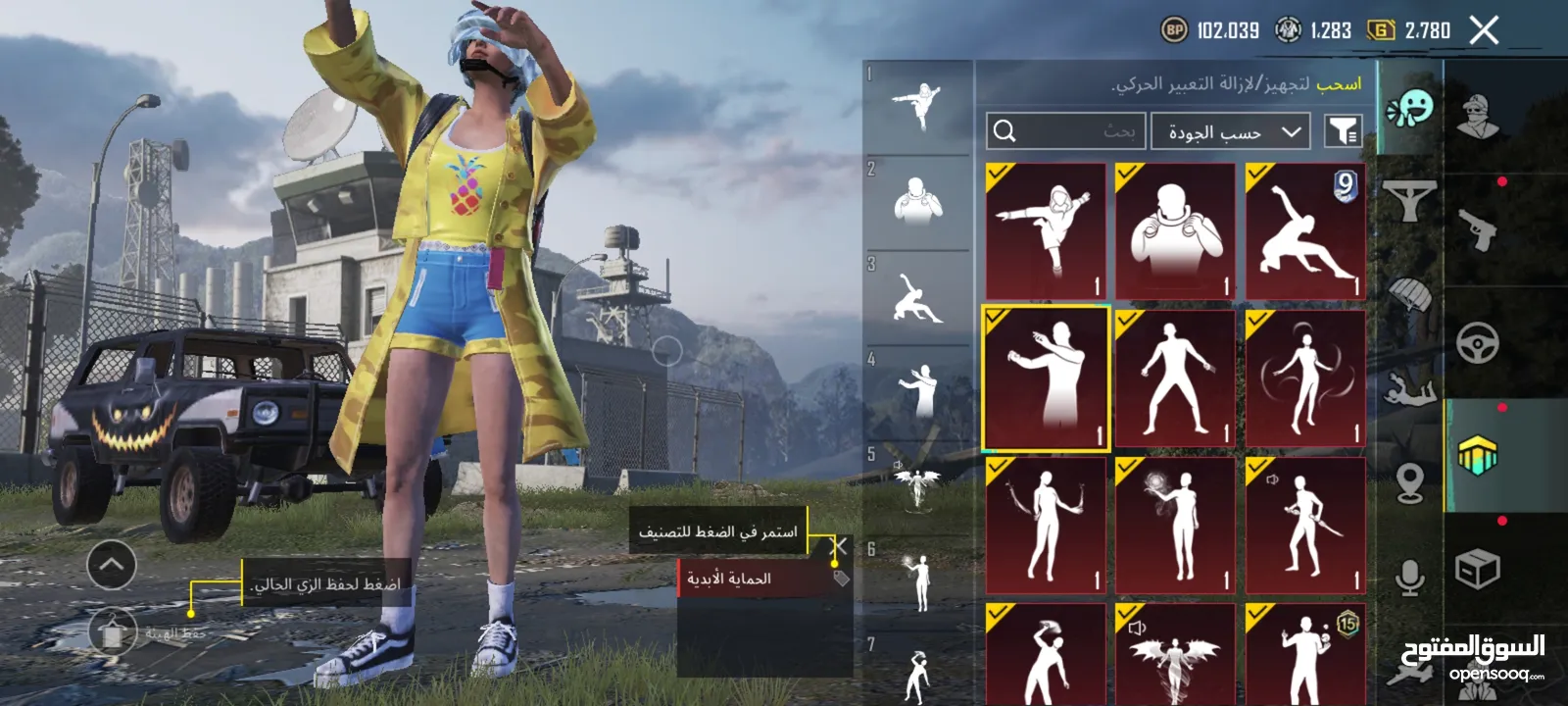
Task: Select the microphone voice tab
Action: 1409,579
